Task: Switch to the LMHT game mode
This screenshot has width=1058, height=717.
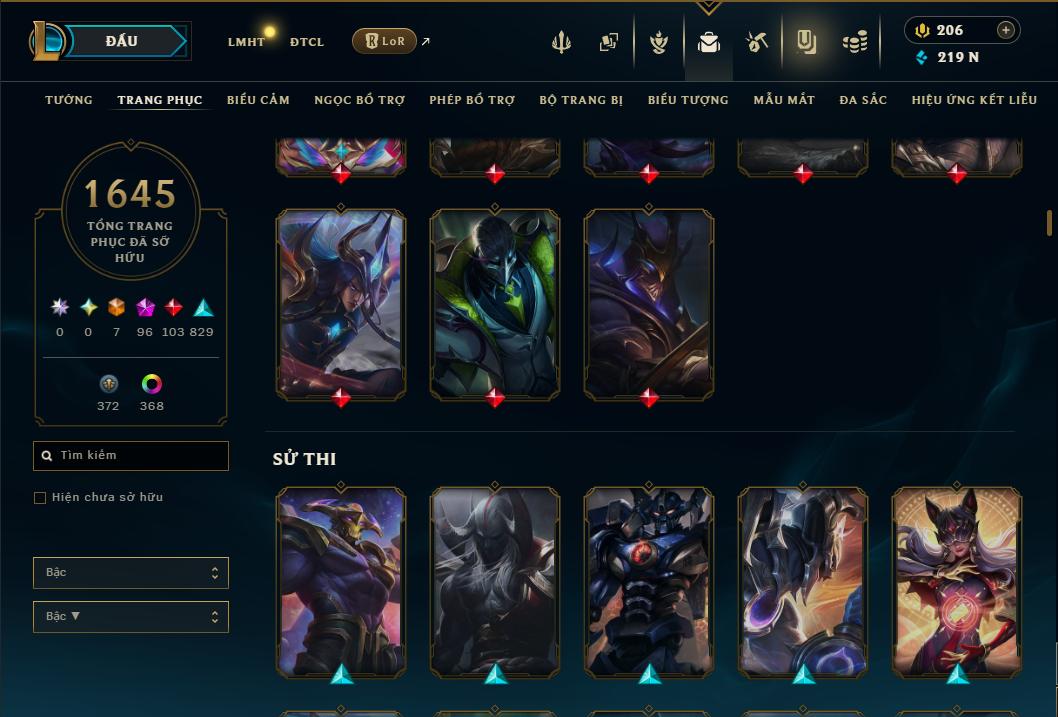Action: click(246, 42)
